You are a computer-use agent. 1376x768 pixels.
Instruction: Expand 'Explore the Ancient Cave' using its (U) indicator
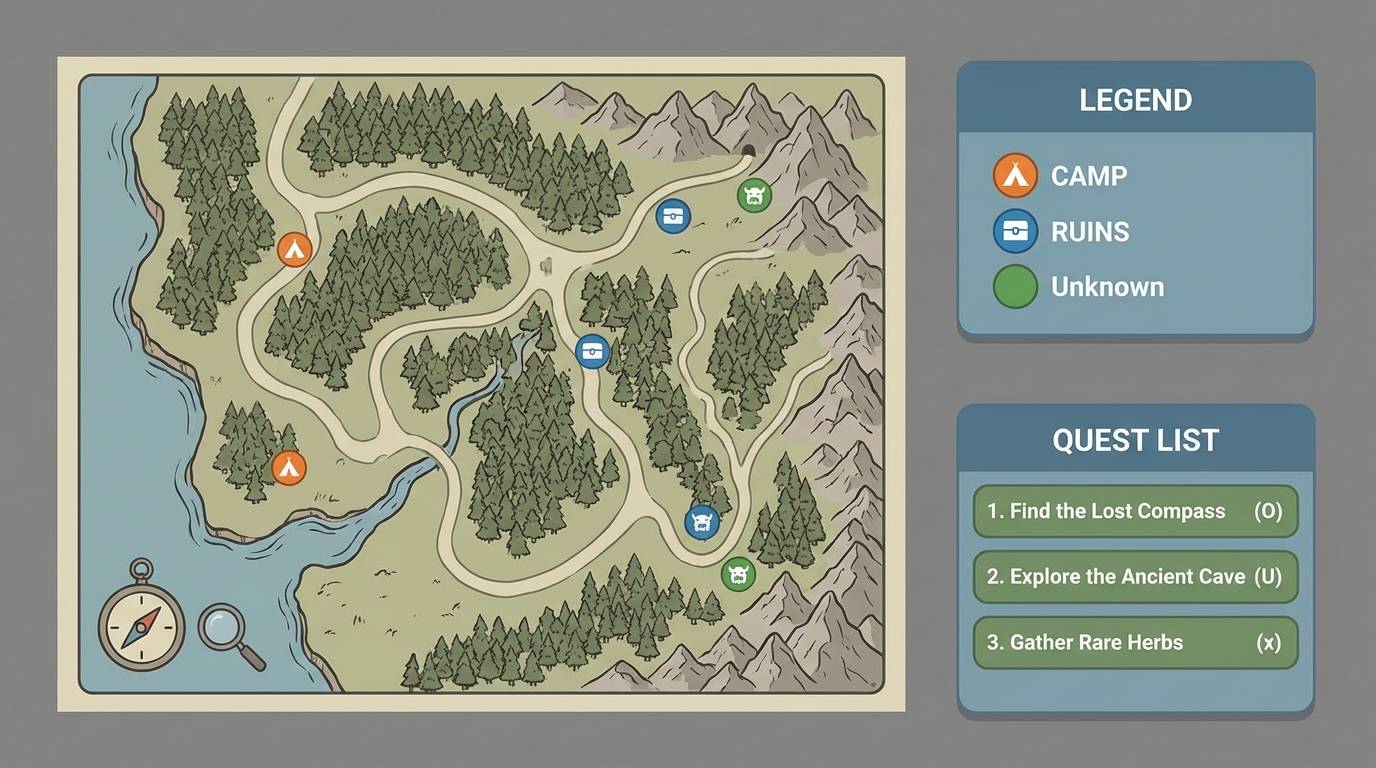tap(1268, 577)
